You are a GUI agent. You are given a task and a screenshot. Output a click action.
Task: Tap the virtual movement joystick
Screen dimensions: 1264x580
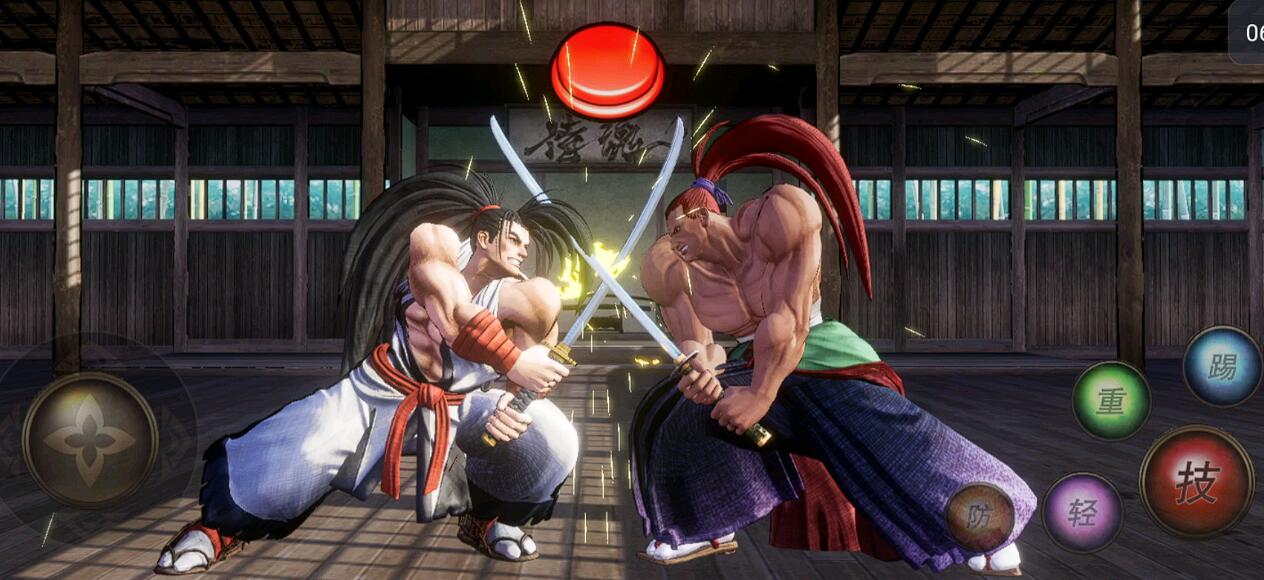pos(90,440)
